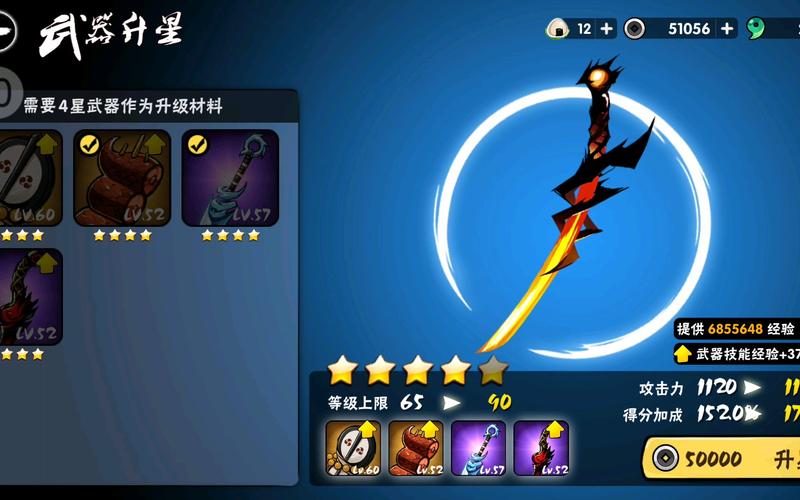
Task: Buy more coins with the plus button
Action: coord(727,28)
